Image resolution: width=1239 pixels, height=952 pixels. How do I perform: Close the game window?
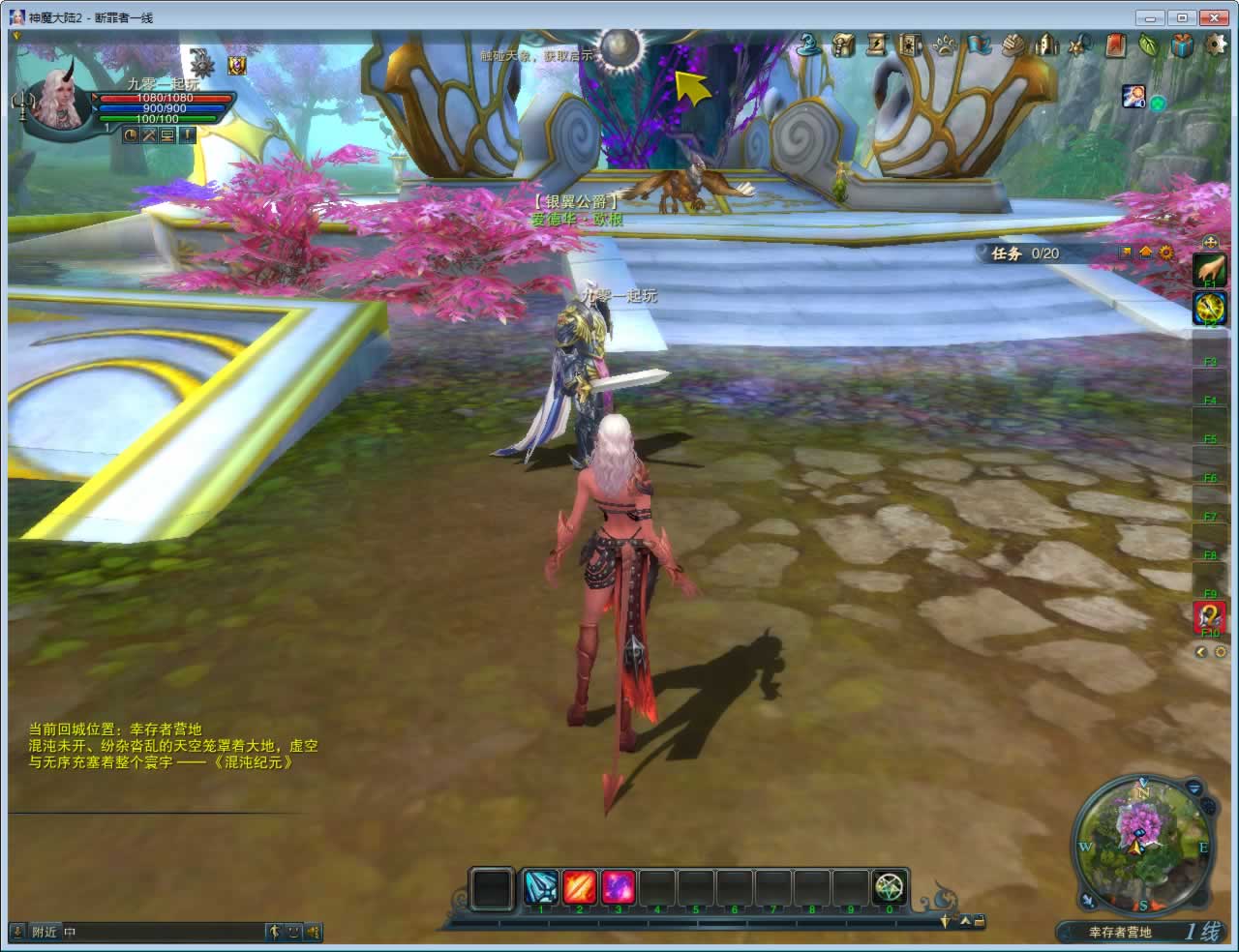pos(1213,17)
